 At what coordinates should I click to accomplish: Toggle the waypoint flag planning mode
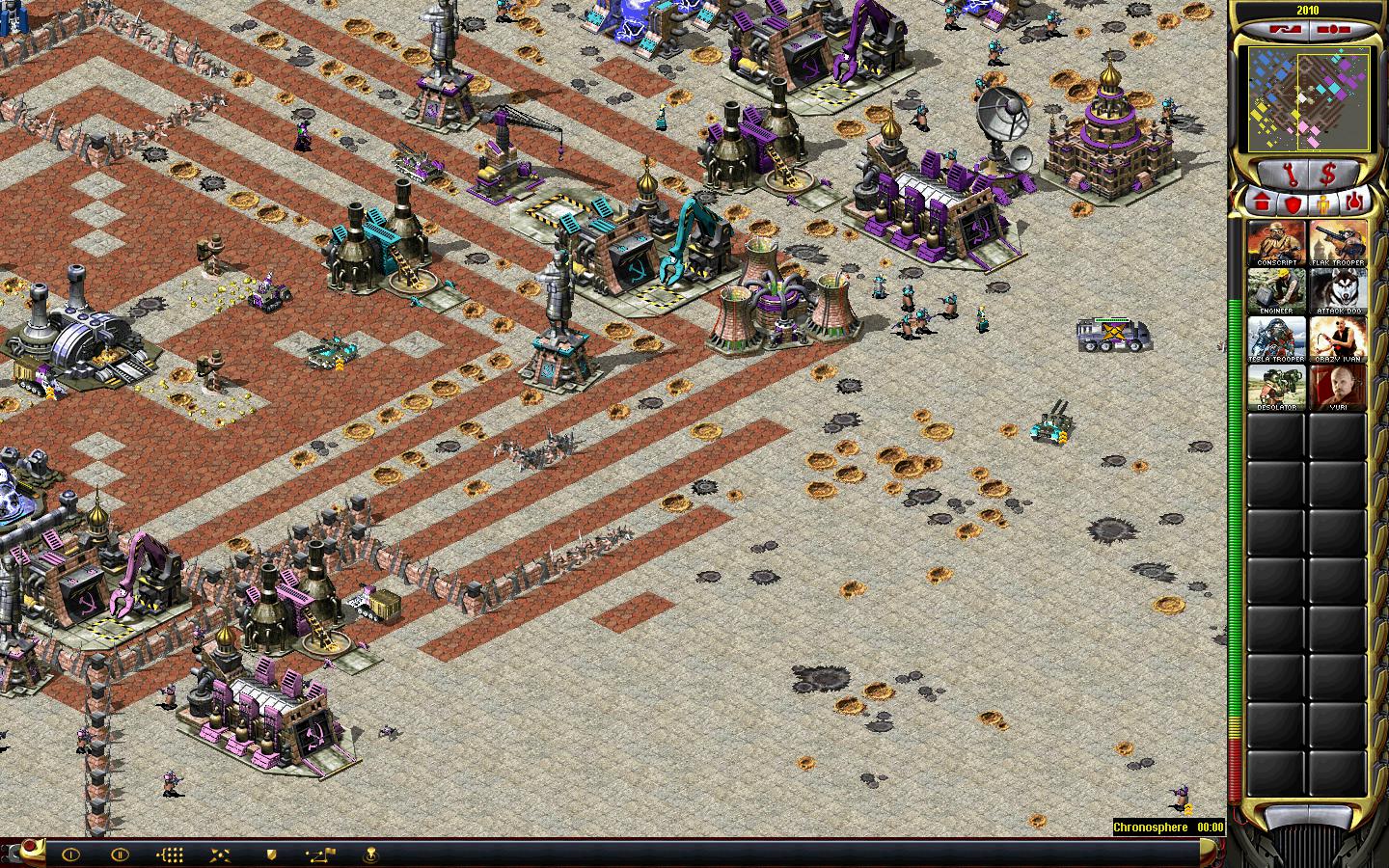321,854
